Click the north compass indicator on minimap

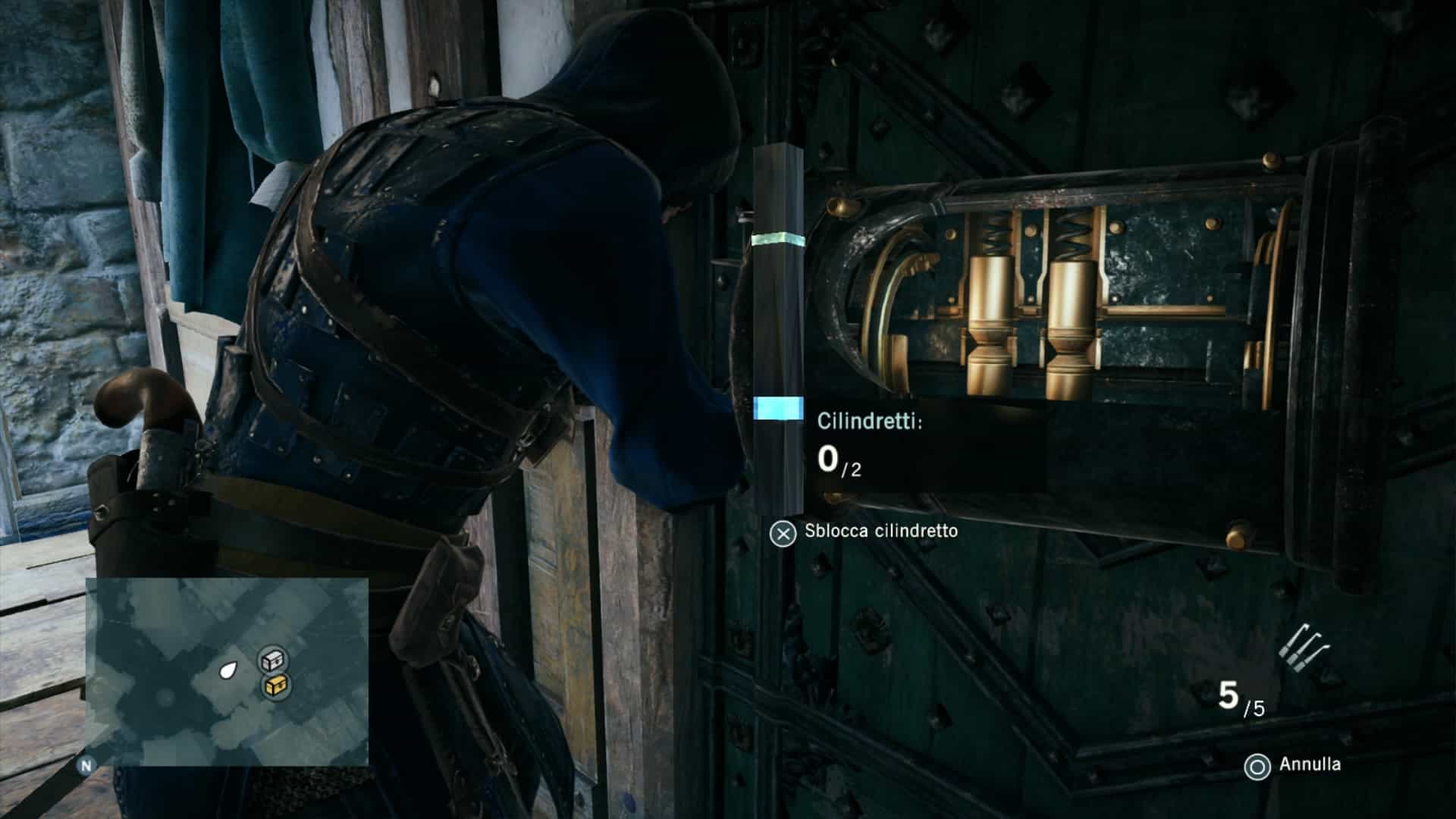[86, 766]
